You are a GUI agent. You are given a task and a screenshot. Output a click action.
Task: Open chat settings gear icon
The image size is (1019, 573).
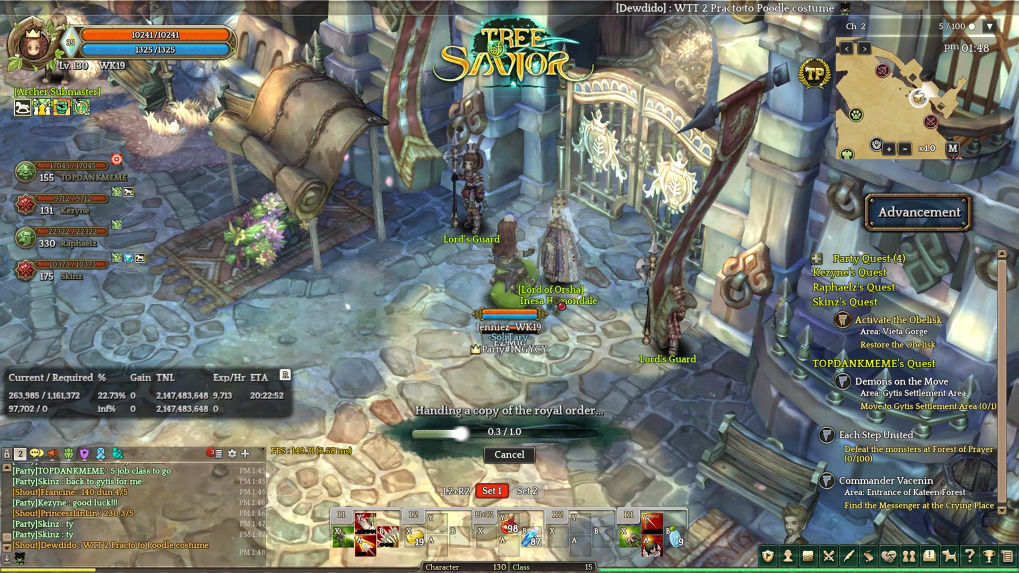coord(232,454)
